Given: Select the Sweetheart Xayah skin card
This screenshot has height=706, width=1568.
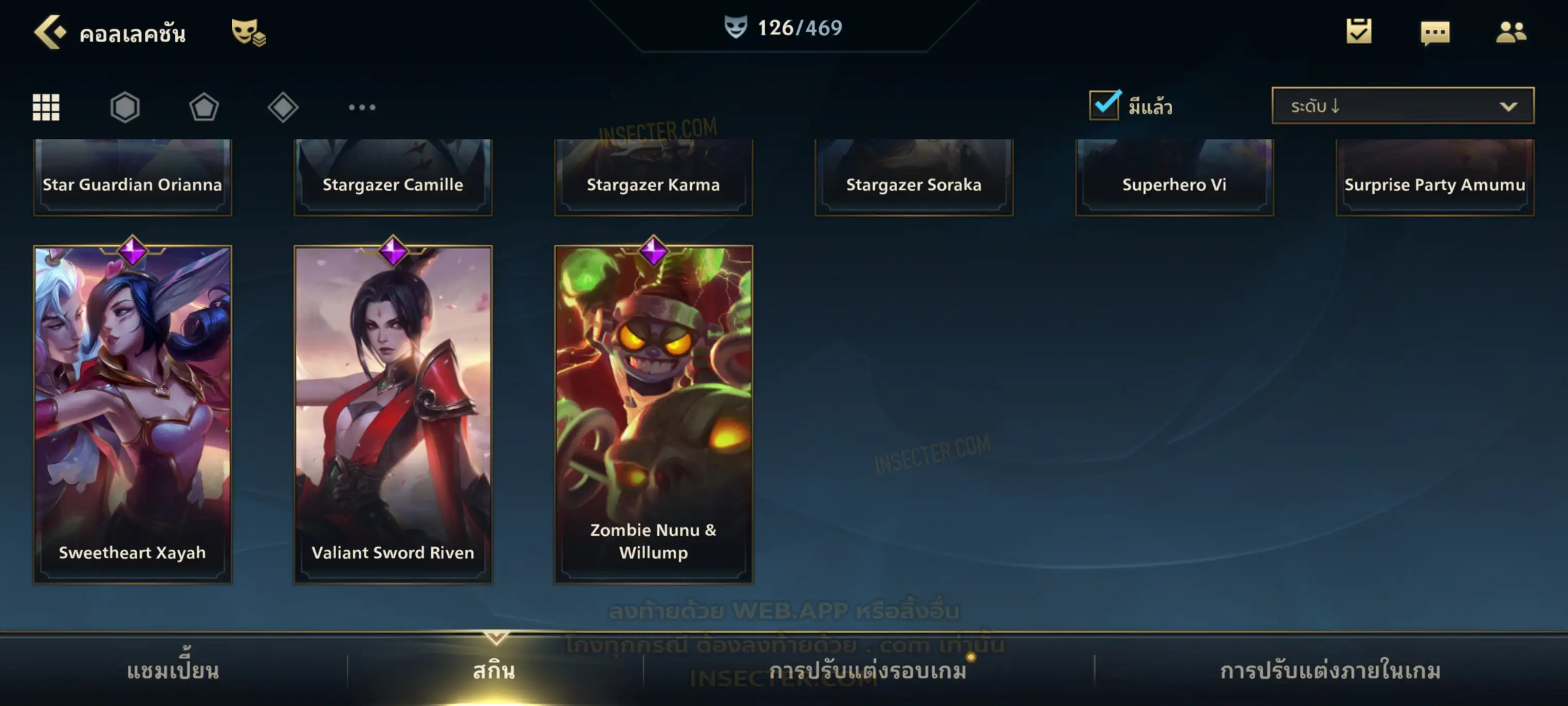Looking at the screenshot, I should 133,414.
